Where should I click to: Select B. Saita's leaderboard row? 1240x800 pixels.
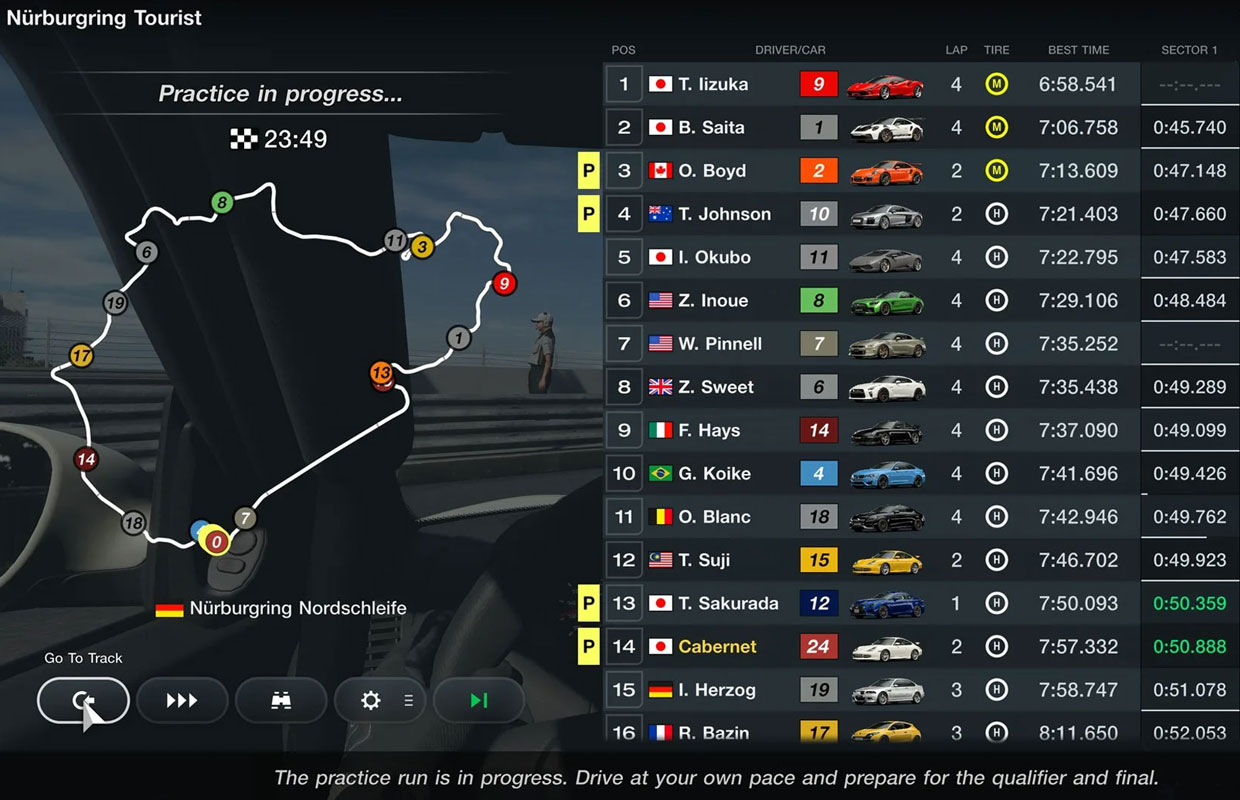(870, 127)
